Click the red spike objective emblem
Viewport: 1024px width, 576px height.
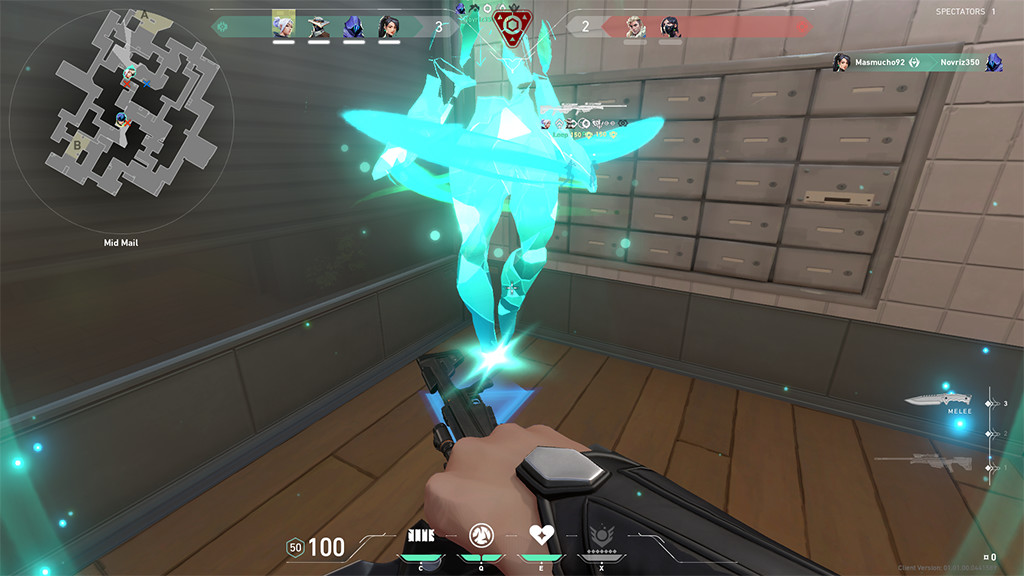point(511,27)
